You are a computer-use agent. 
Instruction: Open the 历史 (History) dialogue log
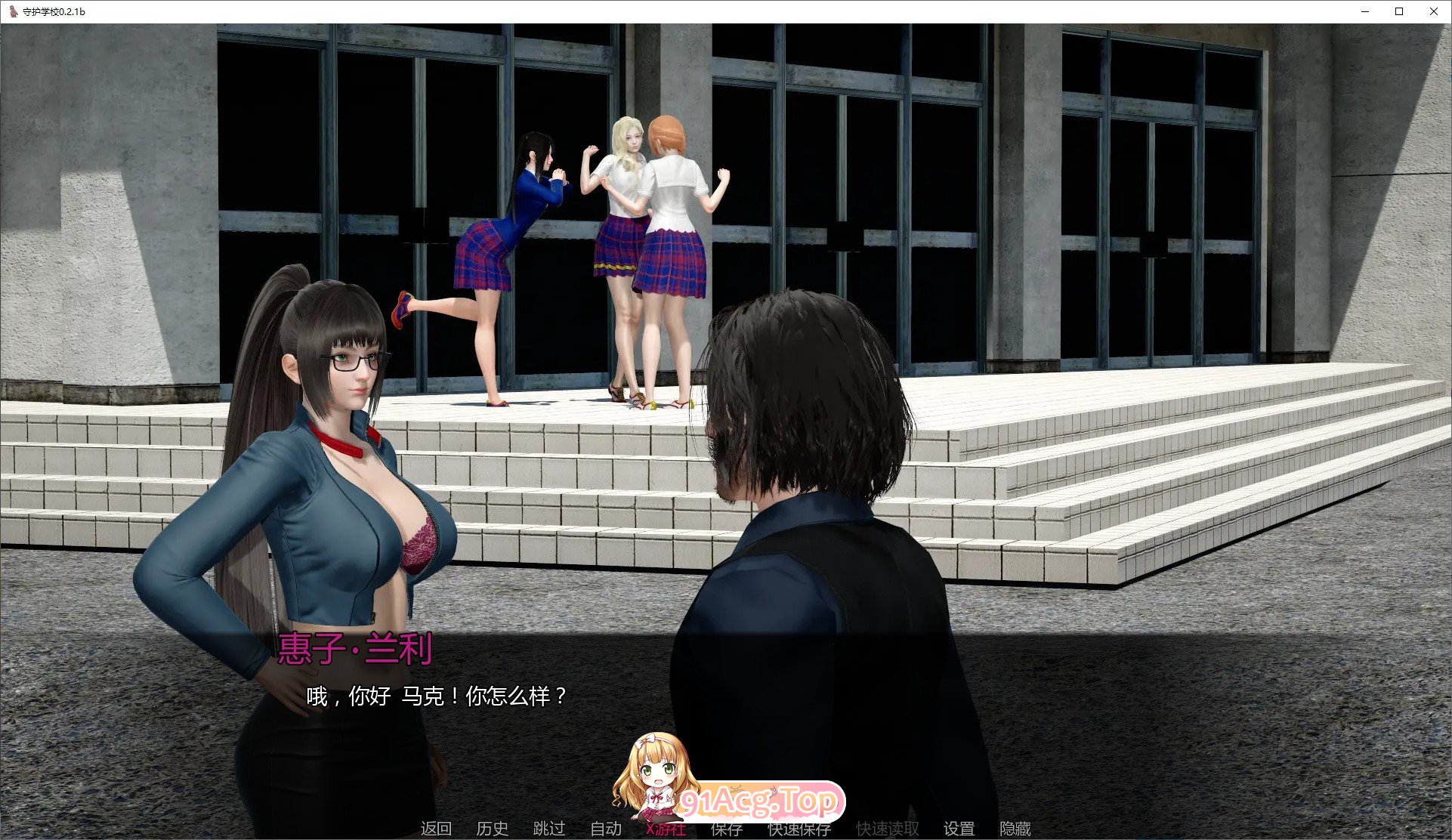[493, 828]
